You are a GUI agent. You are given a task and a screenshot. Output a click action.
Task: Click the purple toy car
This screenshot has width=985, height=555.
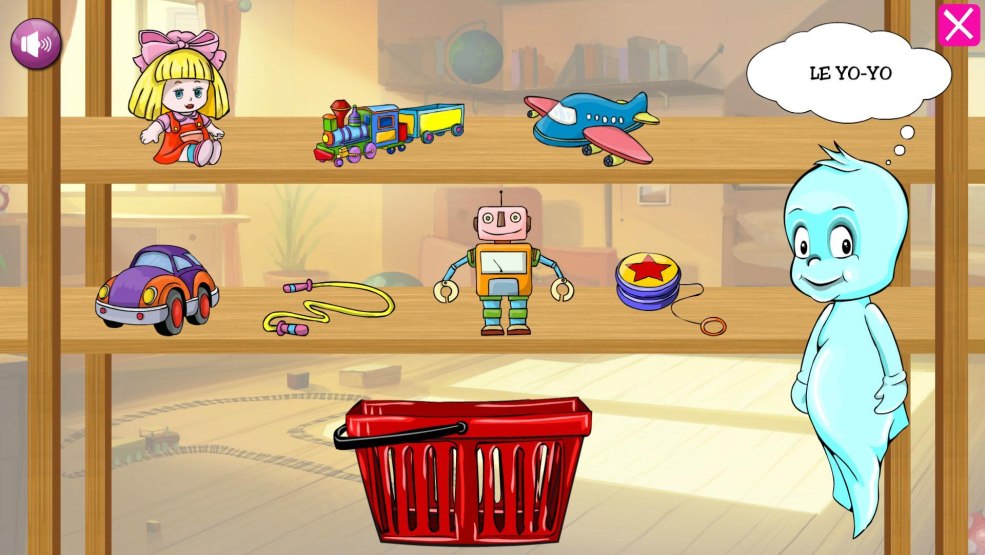[x=157, y=288]
